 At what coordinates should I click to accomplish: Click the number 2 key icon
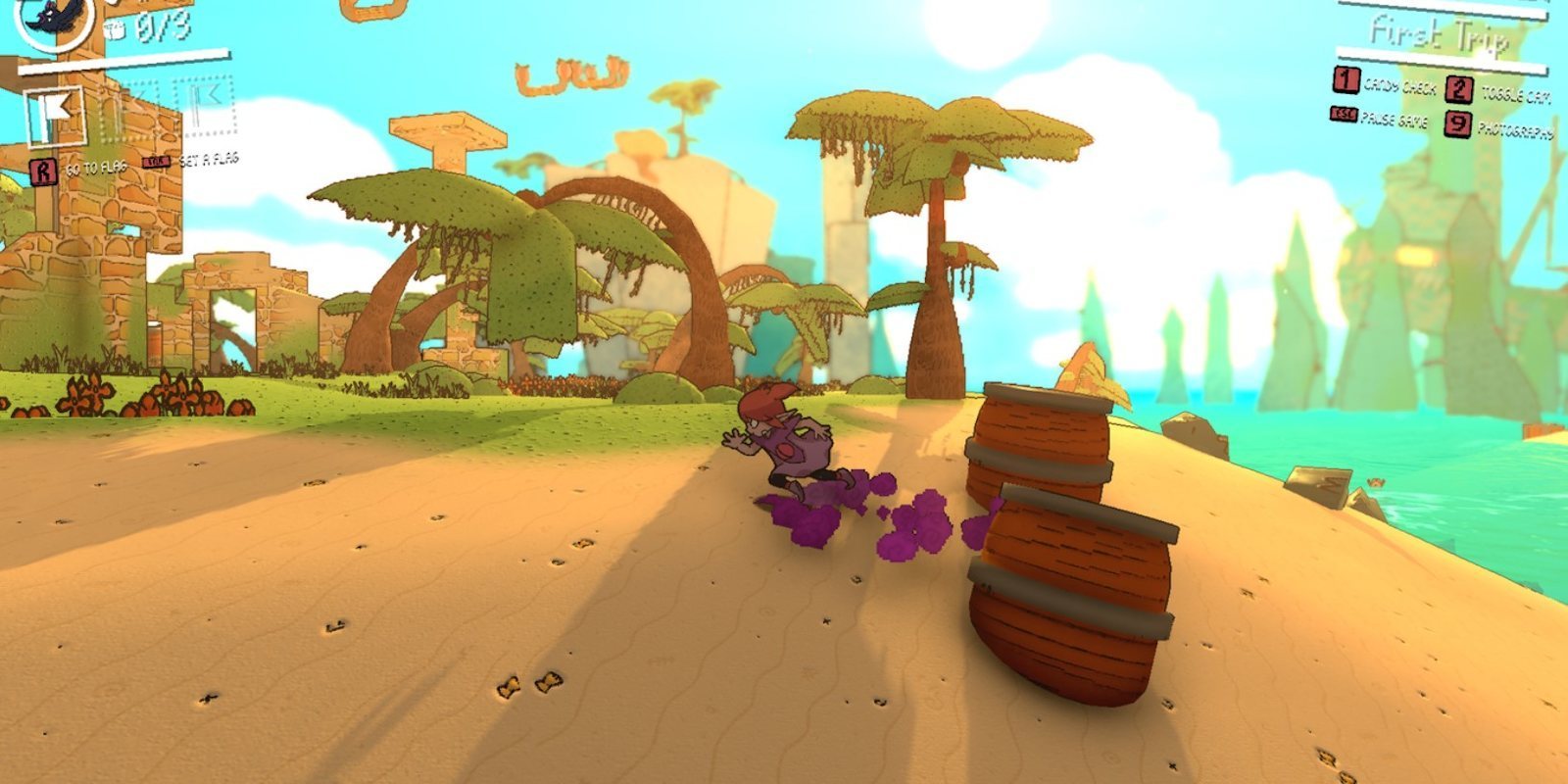click(1460, 90)
